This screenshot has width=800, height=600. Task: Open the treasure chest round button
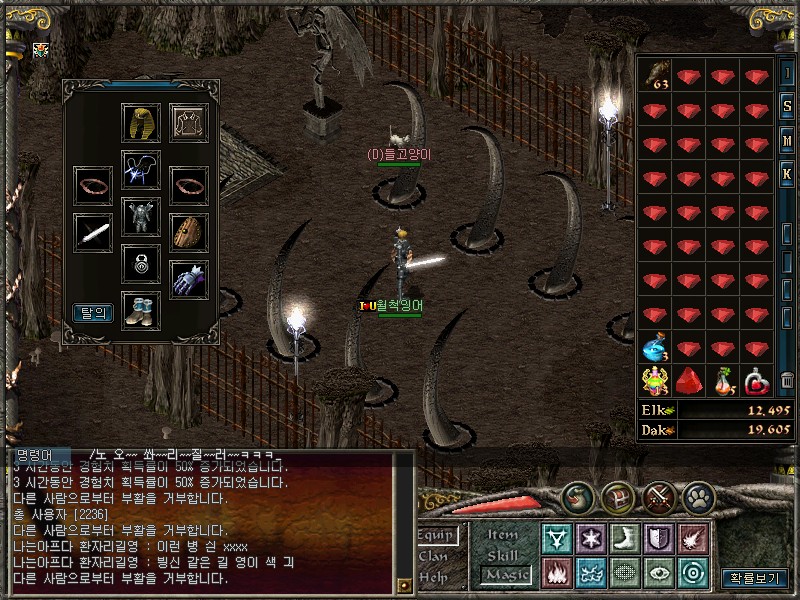[617, 497]
